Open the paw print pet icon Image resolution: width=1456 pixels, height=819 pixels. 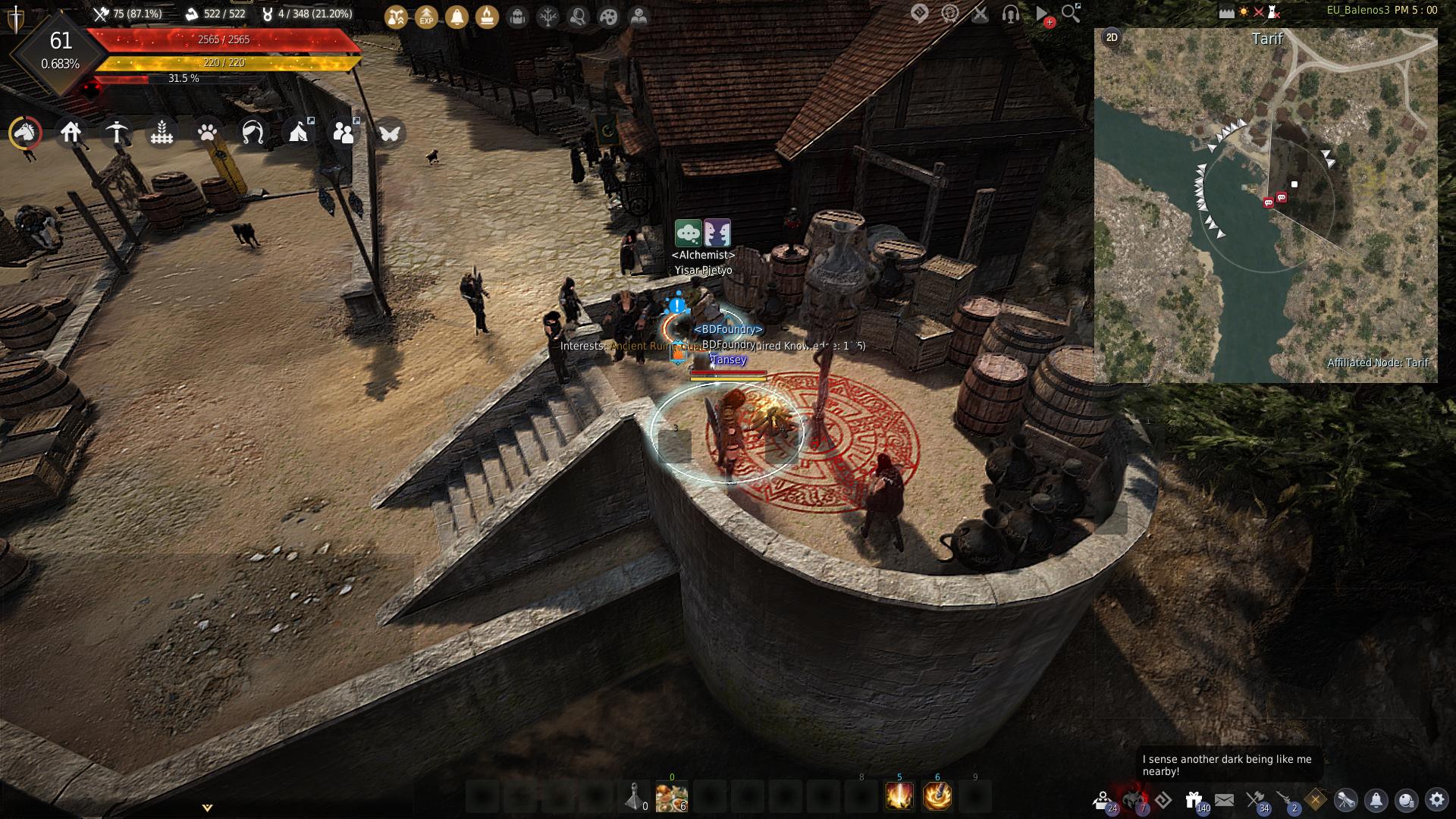(207, 133)
